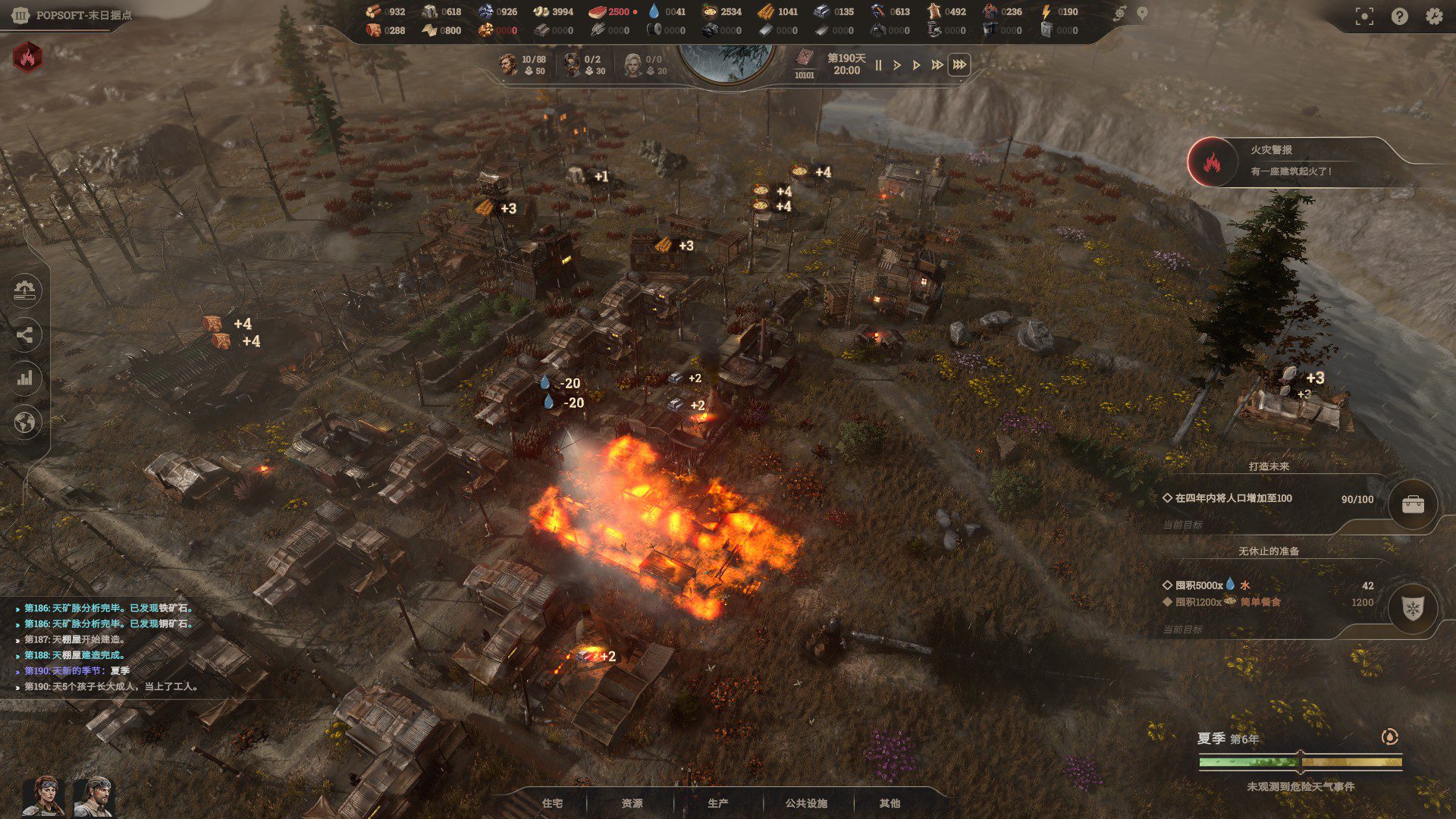Image resolution: width=1456 pixels, height=819 pixels.
Task: Open the bar chart statistics button
Action: coord(25,378)
